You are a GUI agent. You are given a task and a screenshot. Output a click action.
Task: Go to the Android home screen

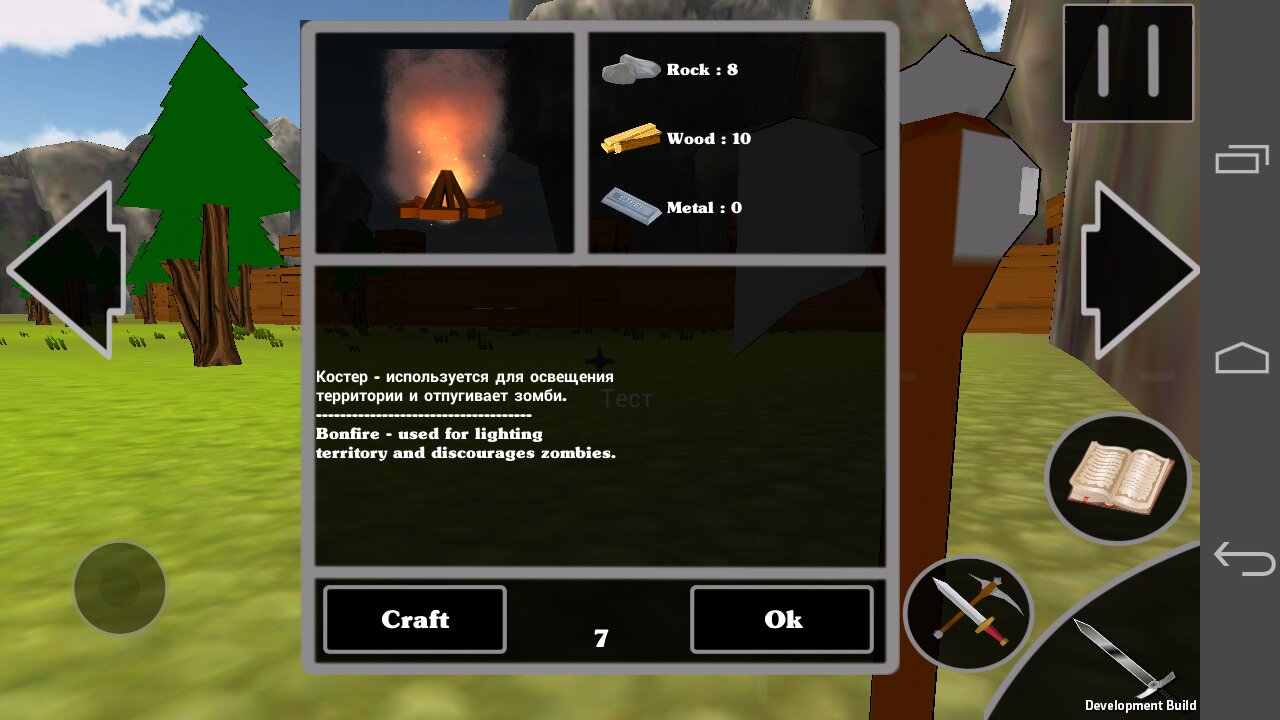click(1242, 358)
